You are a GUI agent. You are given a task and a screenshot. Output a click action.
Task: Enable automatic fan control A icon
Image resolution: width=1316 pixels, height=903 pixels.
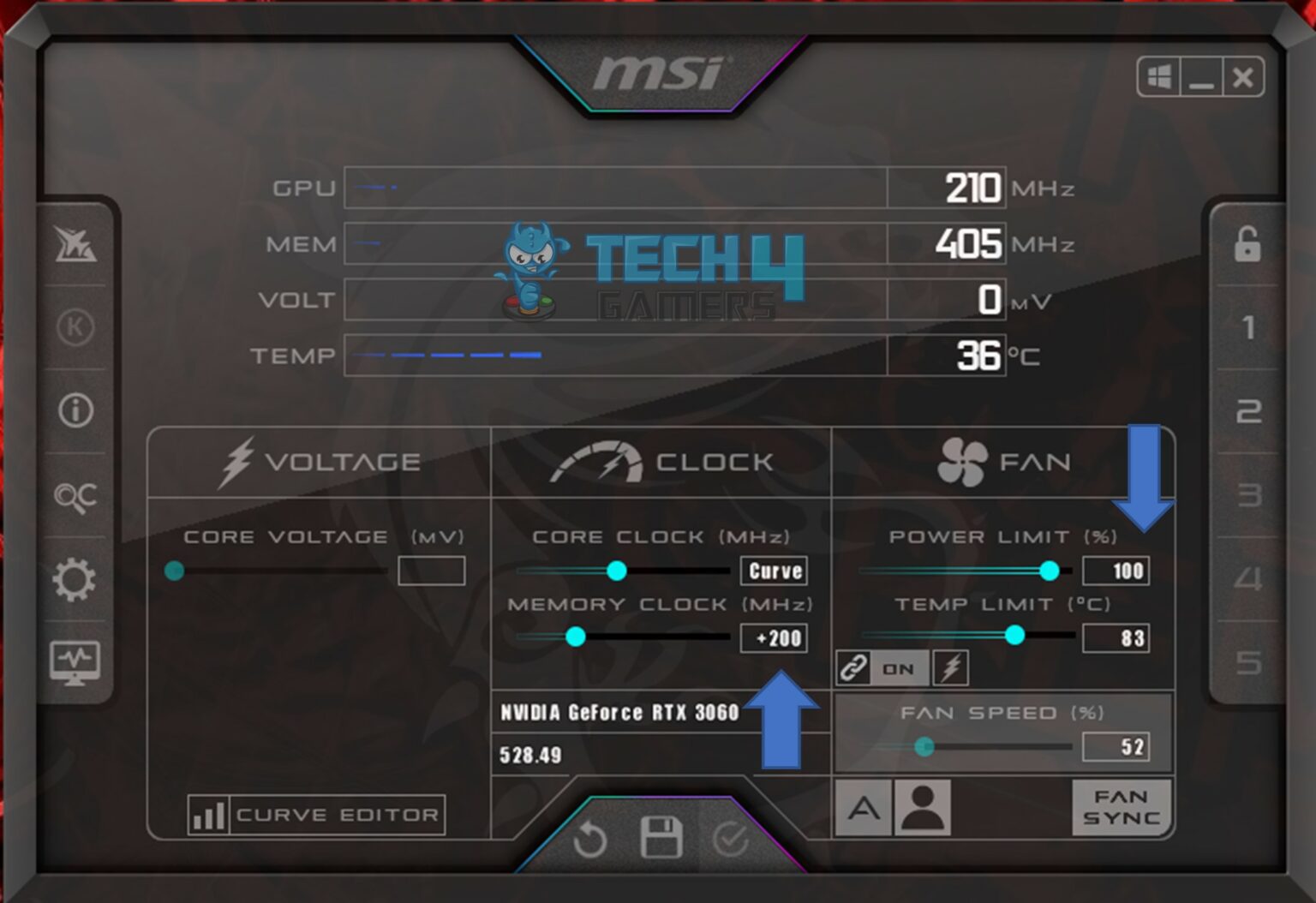[863, 806]
